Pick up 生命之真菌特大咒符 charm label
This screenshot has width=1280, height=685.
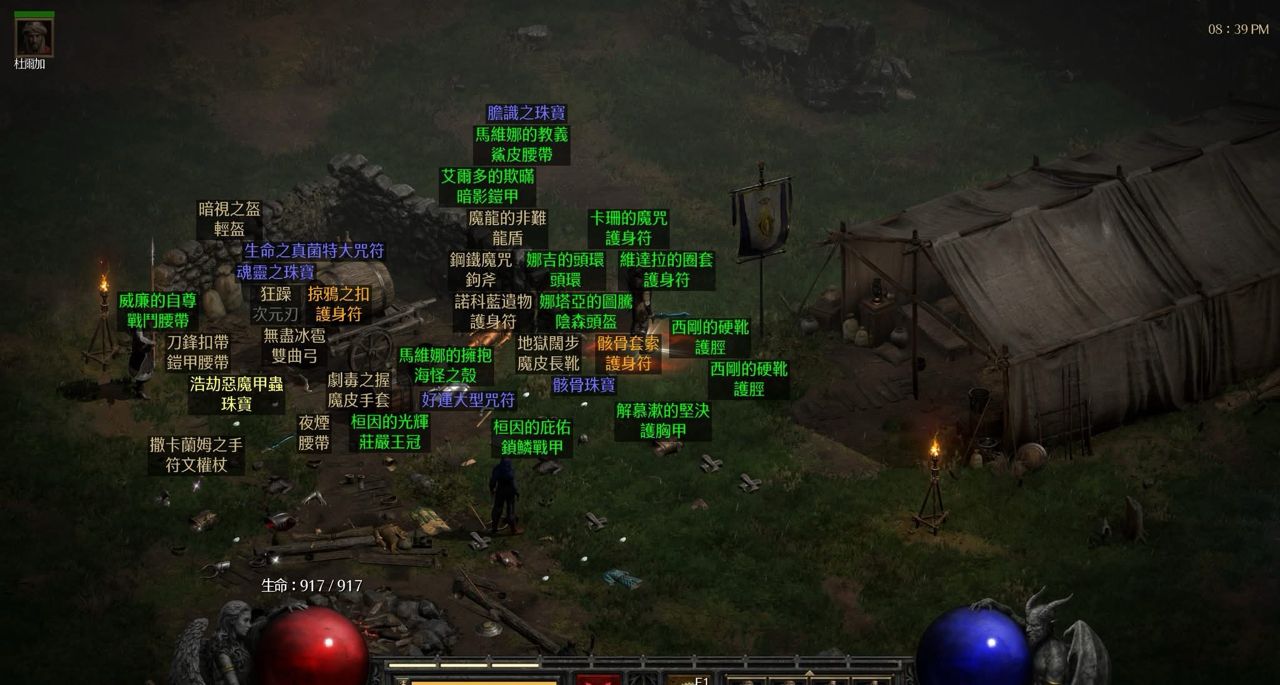pos(314,250)
